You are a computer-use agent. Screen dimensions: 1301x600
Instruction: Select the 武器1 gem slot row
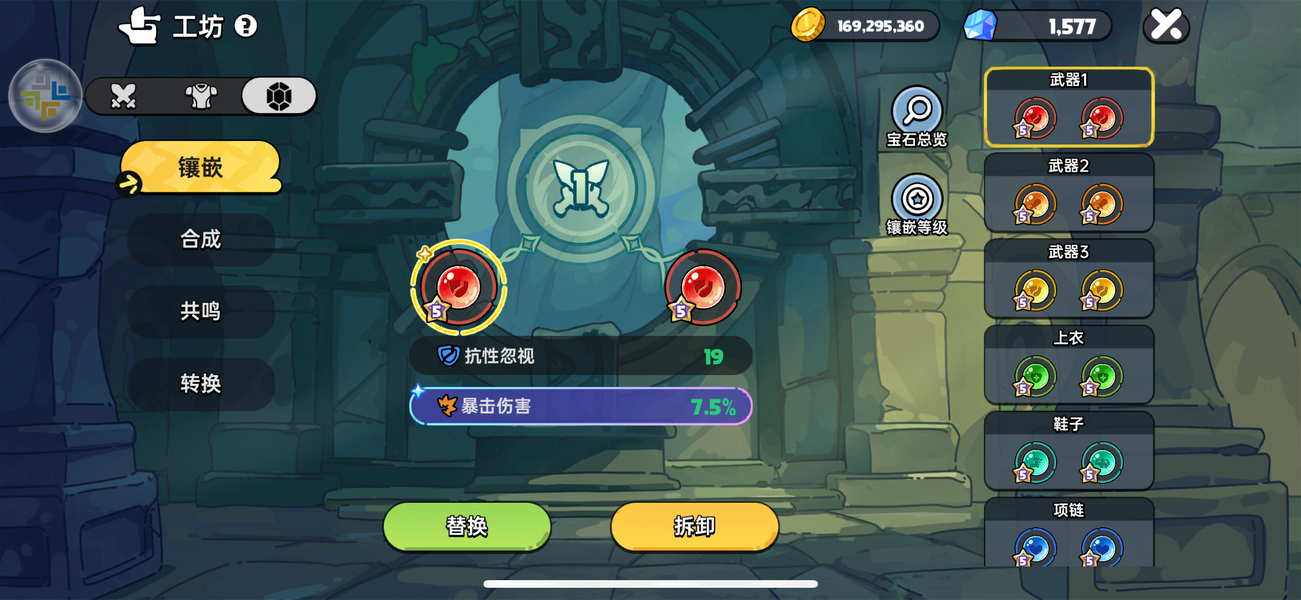[x=1069, y=107]
